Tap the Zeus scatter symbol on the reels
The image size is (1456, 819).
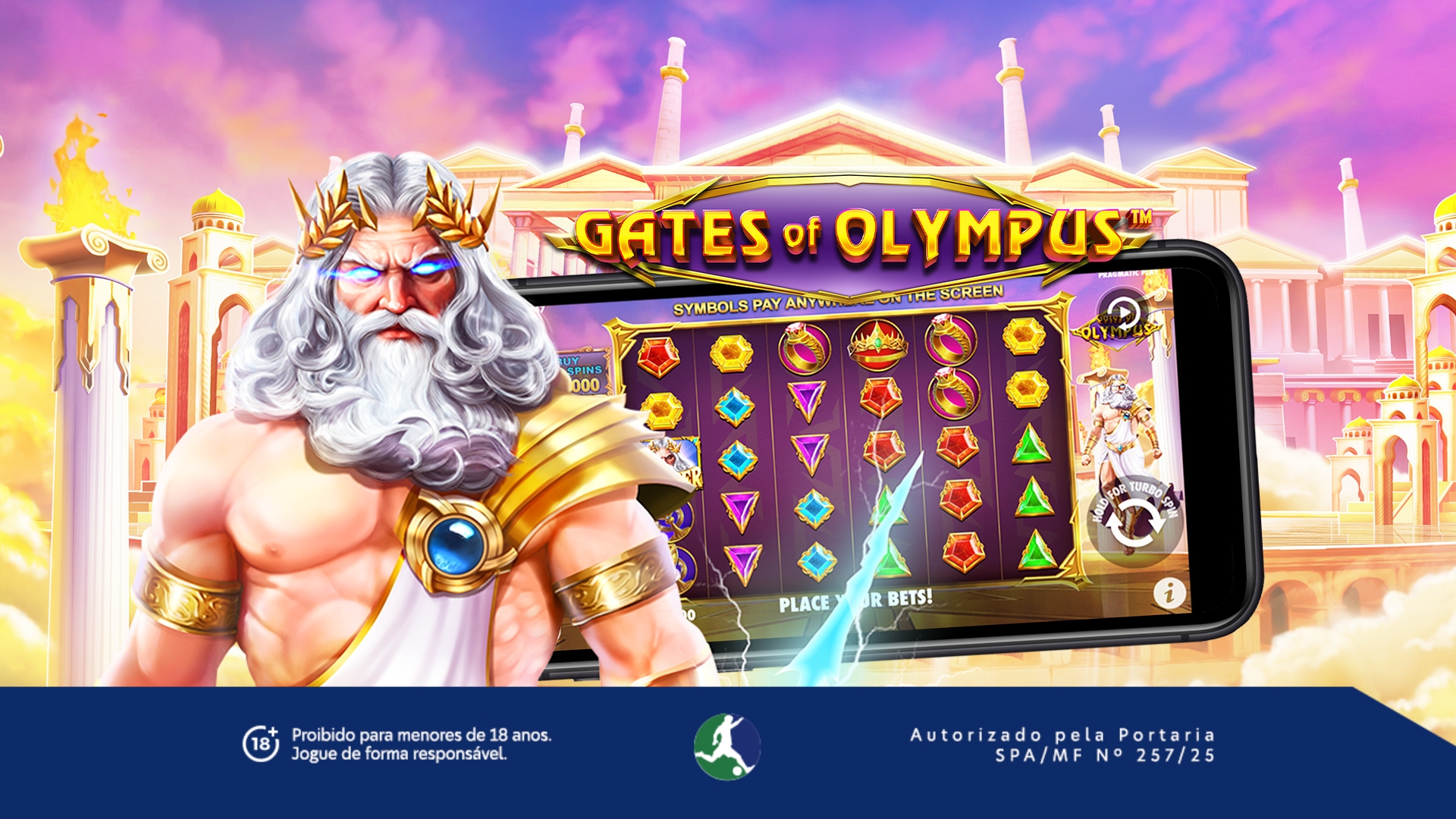point(671,459)
